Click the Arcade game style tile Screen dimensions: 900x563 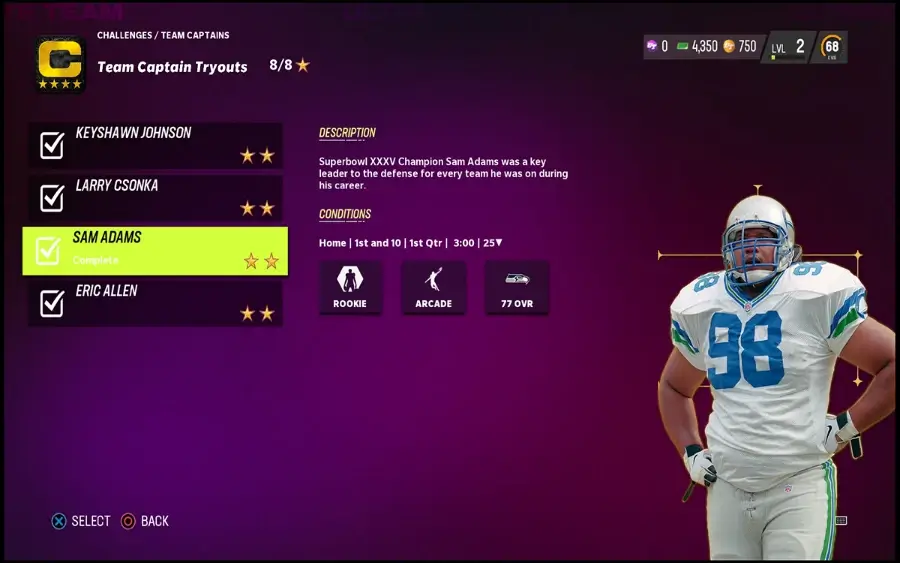coord(433,287)
